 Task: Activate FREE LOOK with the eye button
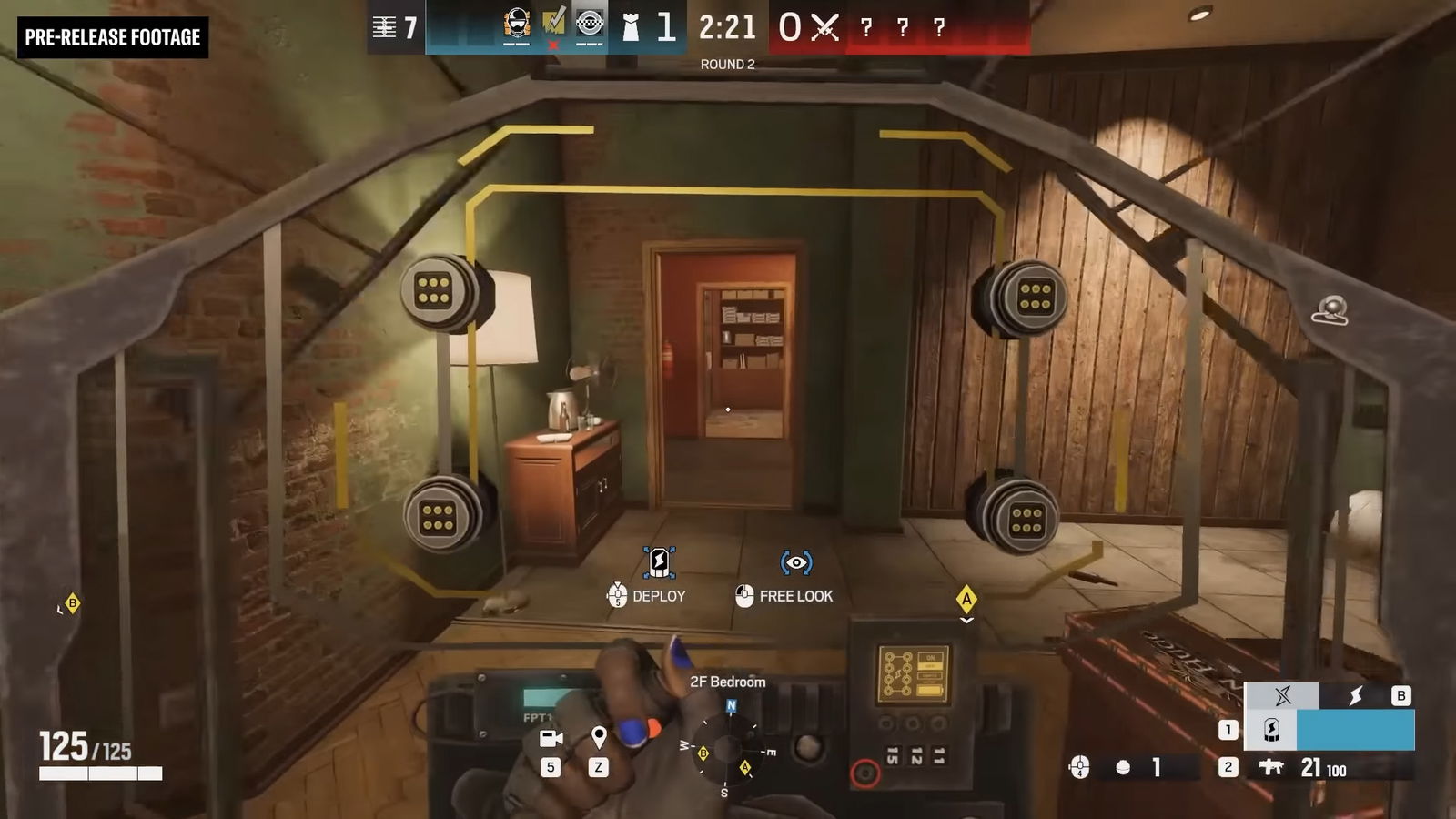coord(795,561)
